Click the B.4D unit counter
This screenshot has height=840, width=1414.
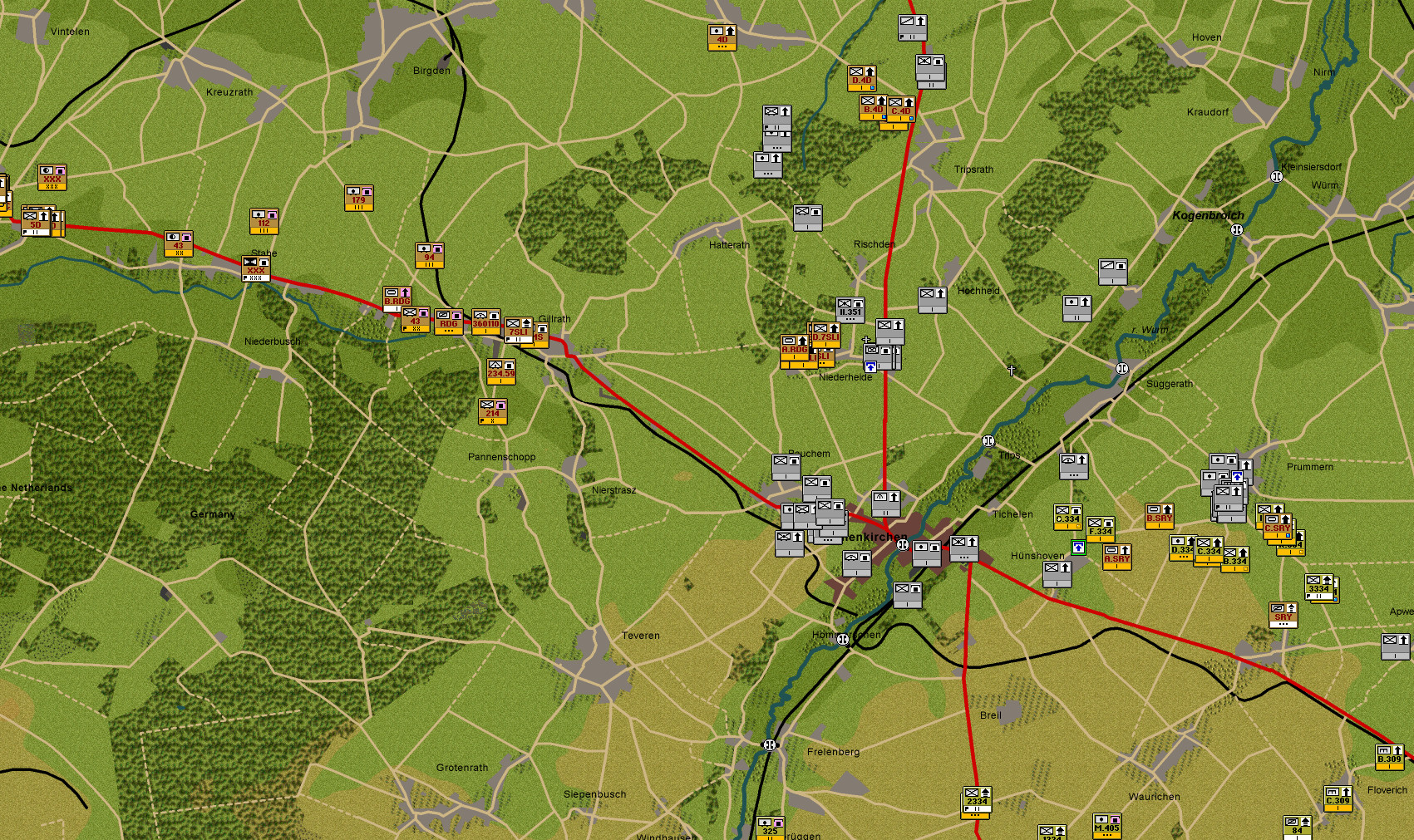[873, 109]
